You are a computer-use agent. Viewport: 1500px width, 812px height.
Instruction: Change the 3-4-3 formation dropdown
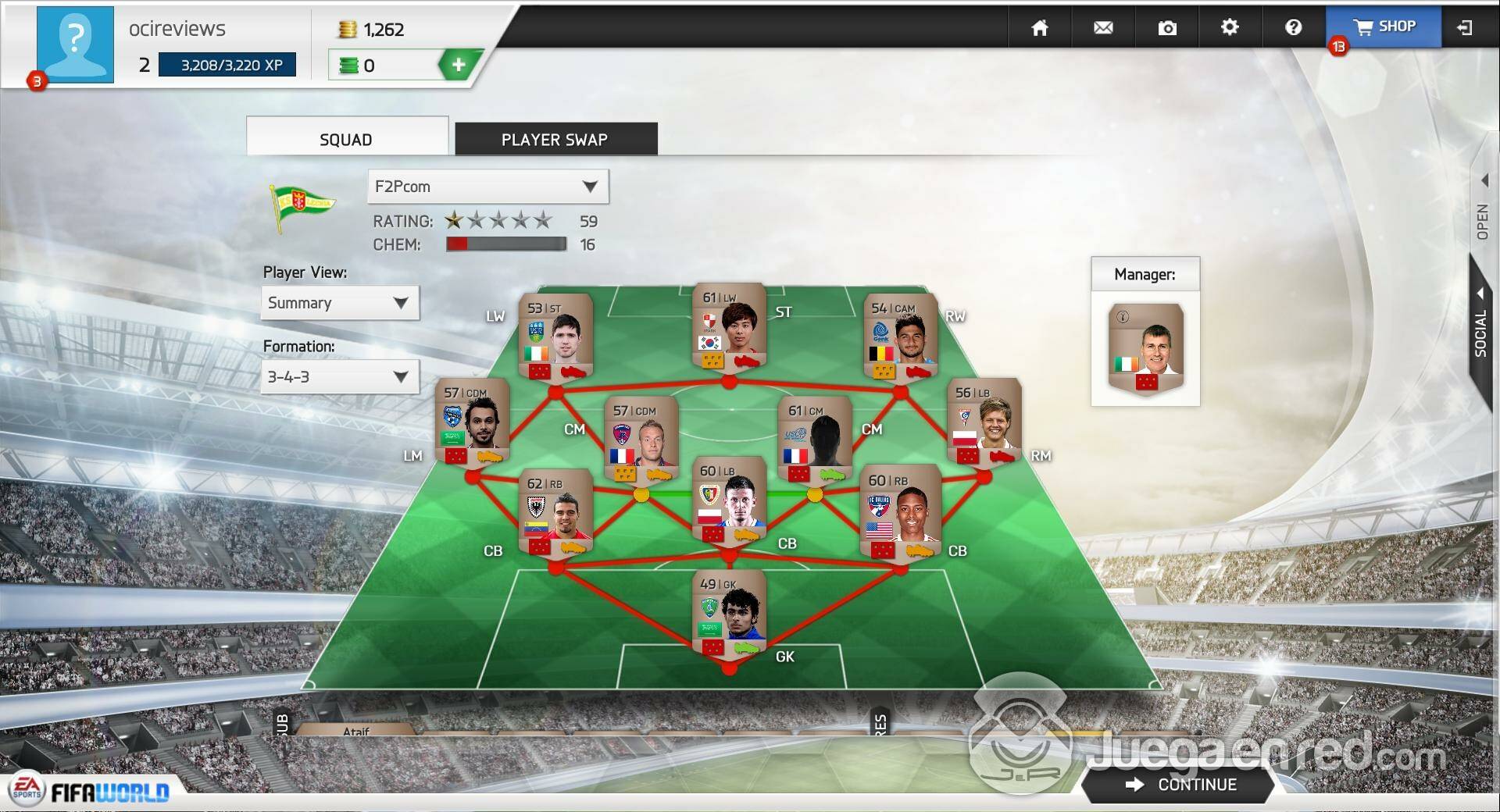tap(339, 377)
